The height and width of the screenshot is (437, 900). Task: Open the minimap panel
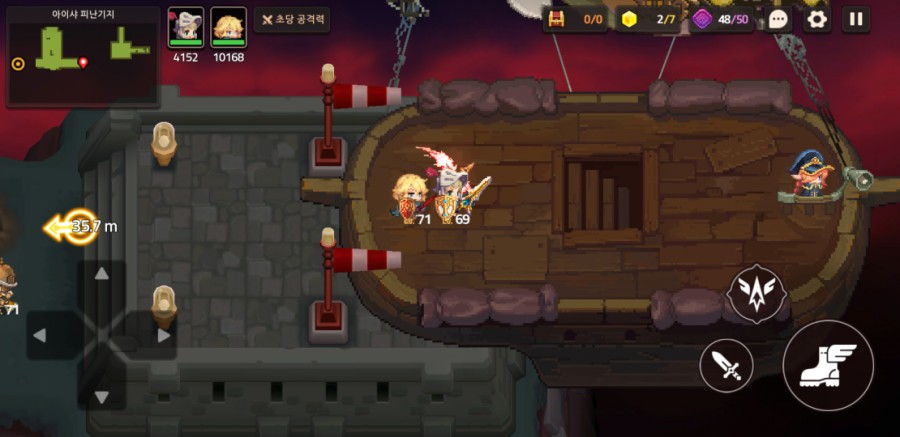click(x=83, y=56)
